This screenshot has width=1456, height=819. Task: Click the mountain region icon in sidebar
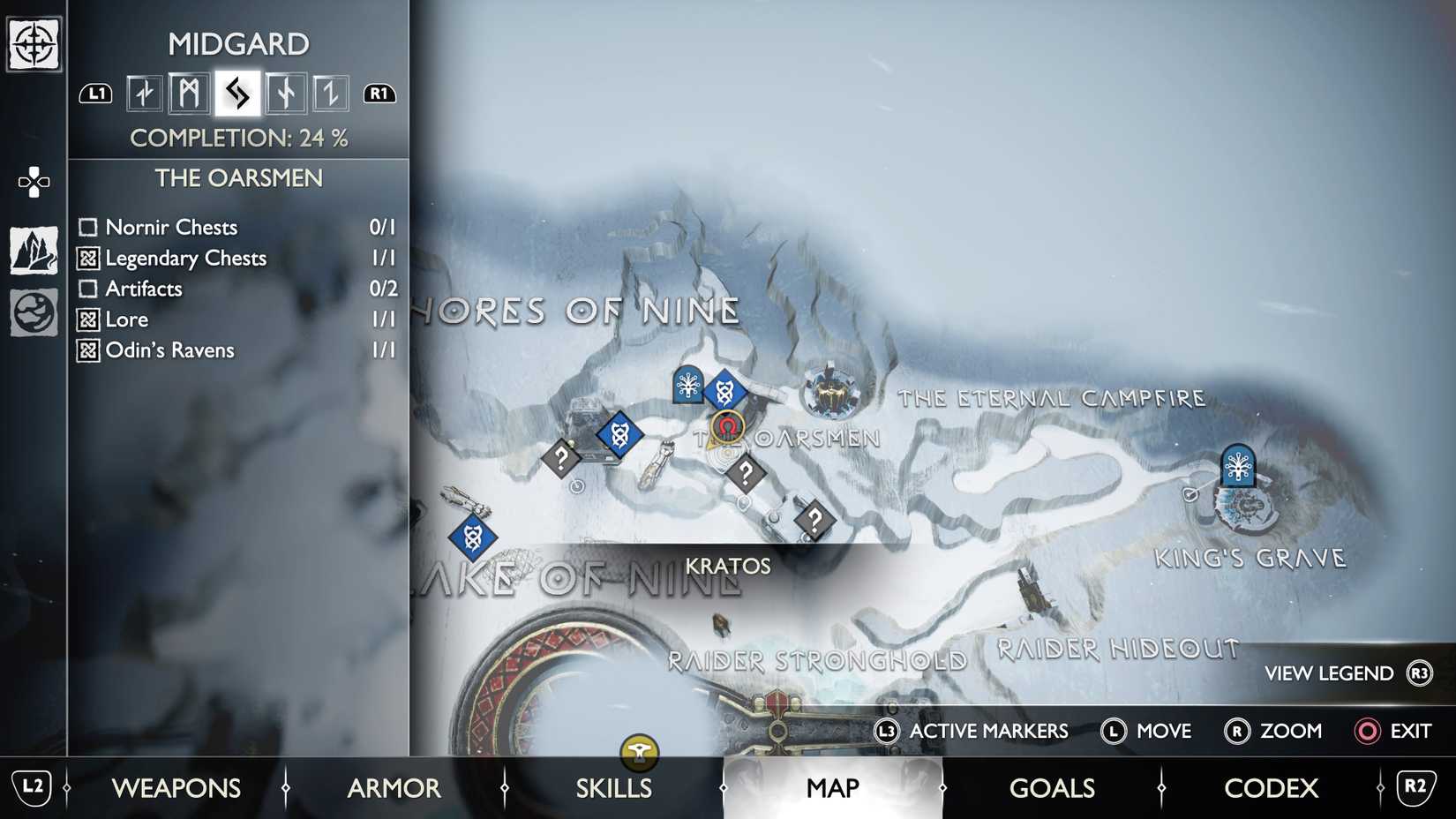[x=34, y=251]
